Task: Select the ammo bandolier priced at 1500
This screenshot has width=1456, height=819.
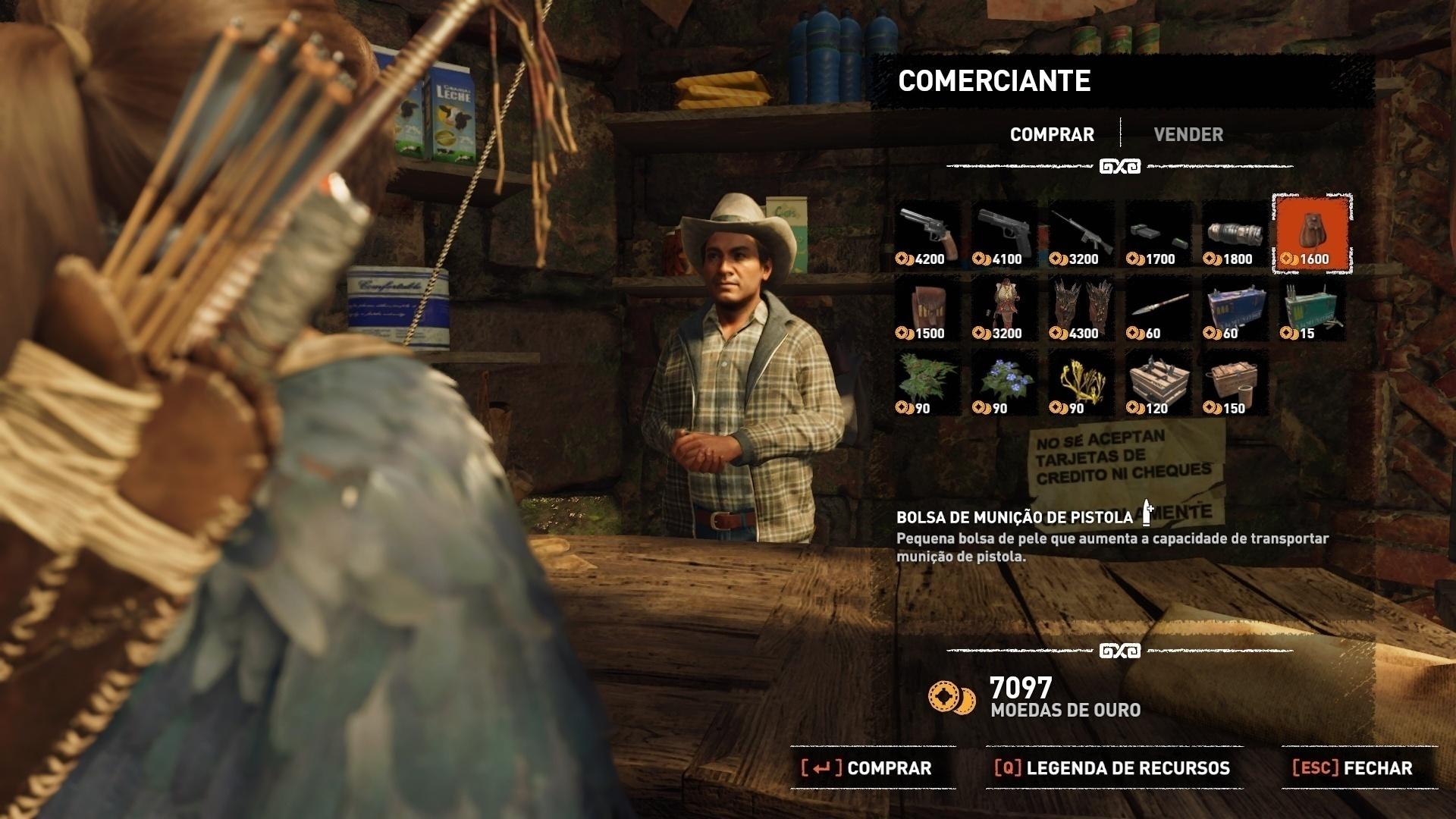Action: point(925,306)
